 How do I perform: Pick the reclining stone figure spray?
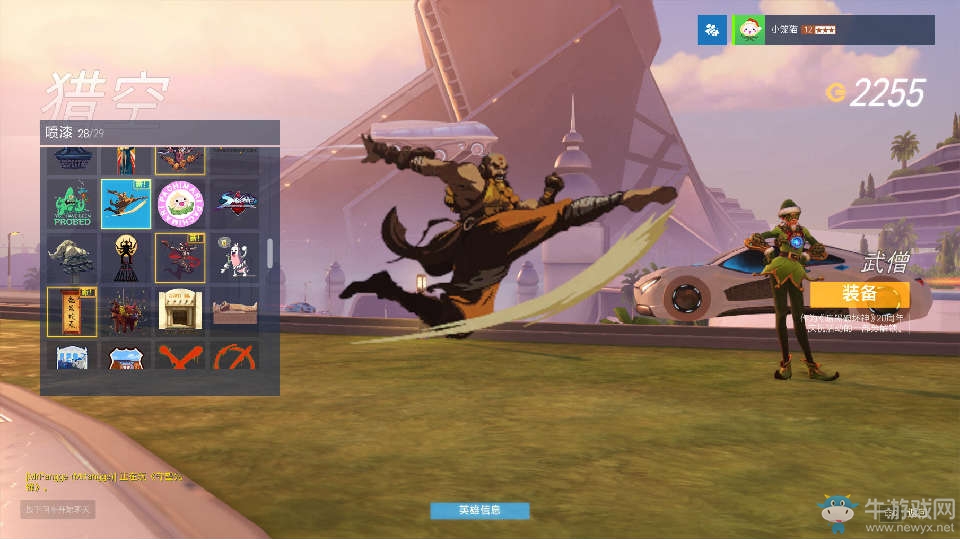pyautogui.click(x=234, y=311)
